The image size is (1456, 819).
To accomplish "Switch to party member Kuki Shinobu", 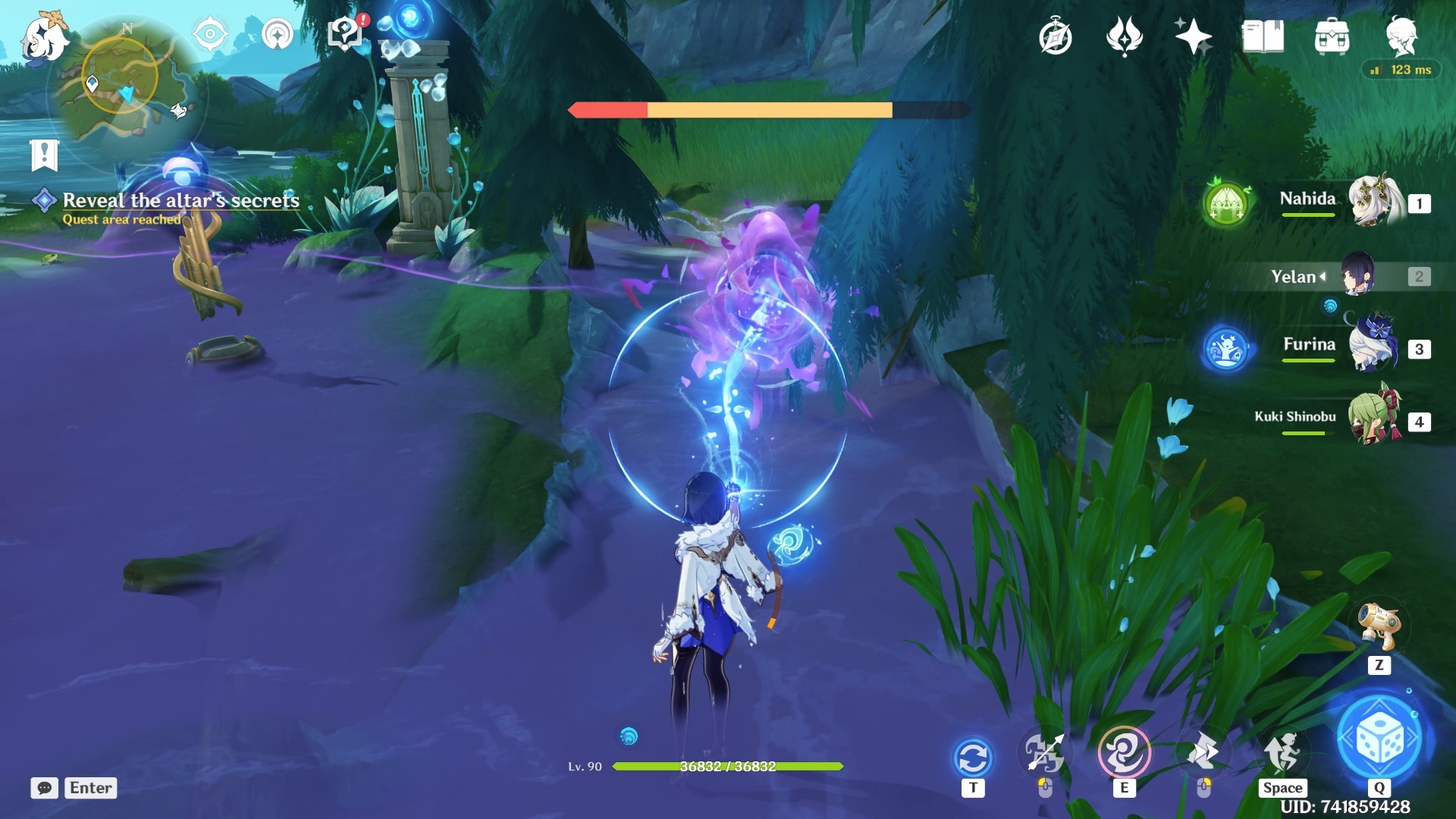I will 1374,419.
